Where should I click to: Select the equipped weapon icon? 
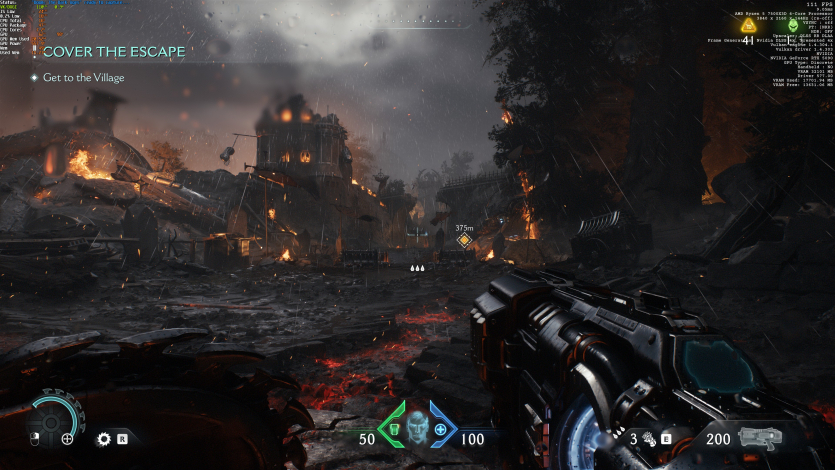pos(758,437)
